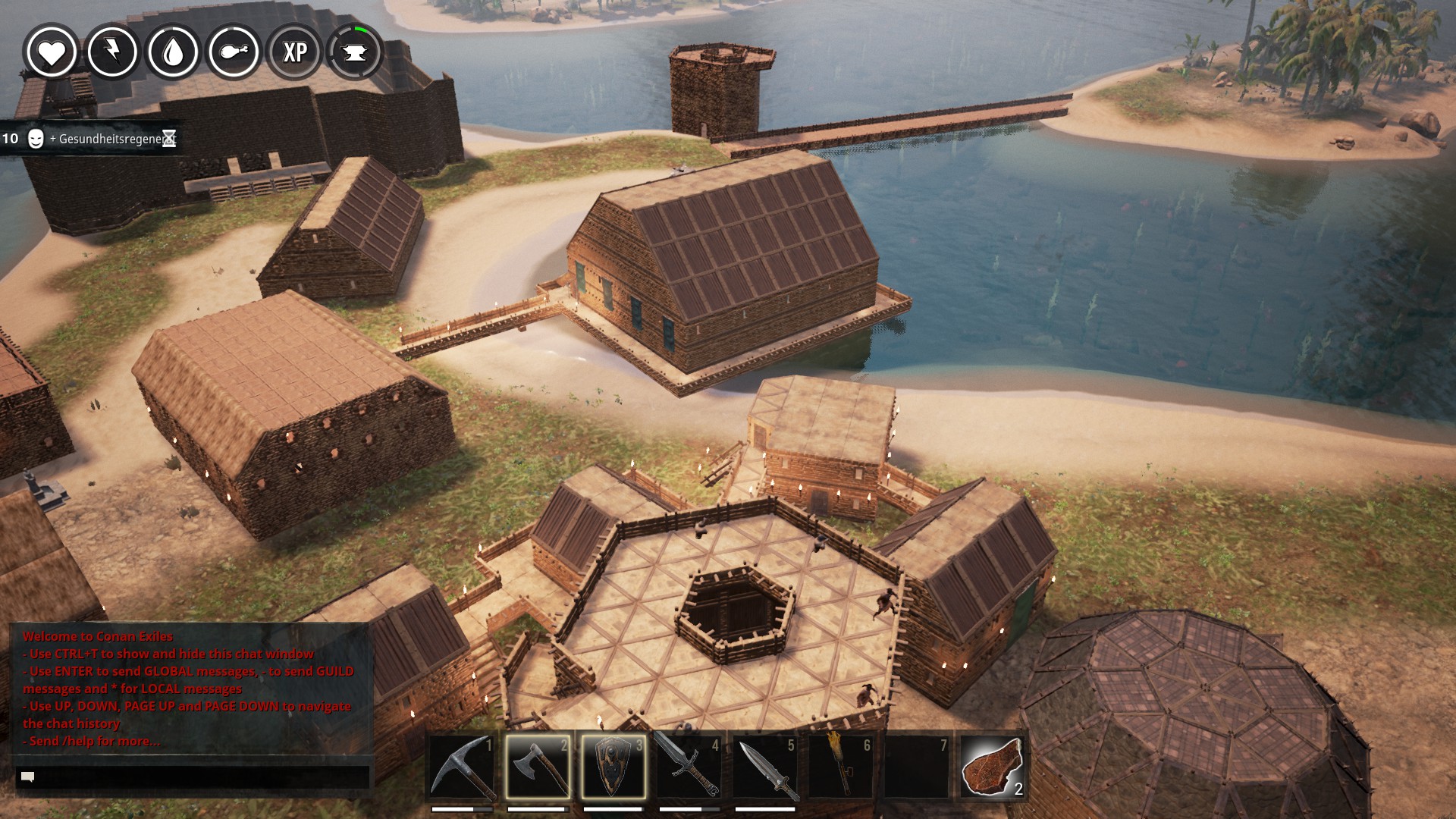1456x819 pixels.
Task: Pick the torch in hotbar slot 6
Action: (x=840, y=767)
